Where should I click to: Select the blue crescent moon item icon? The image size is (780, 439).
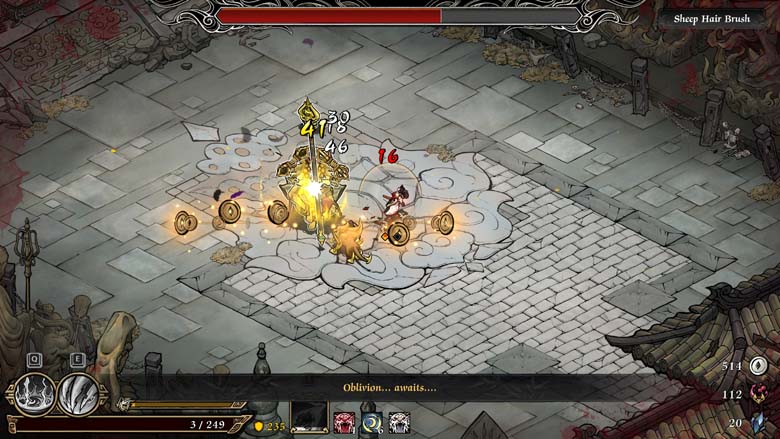[x=372, y=422]
